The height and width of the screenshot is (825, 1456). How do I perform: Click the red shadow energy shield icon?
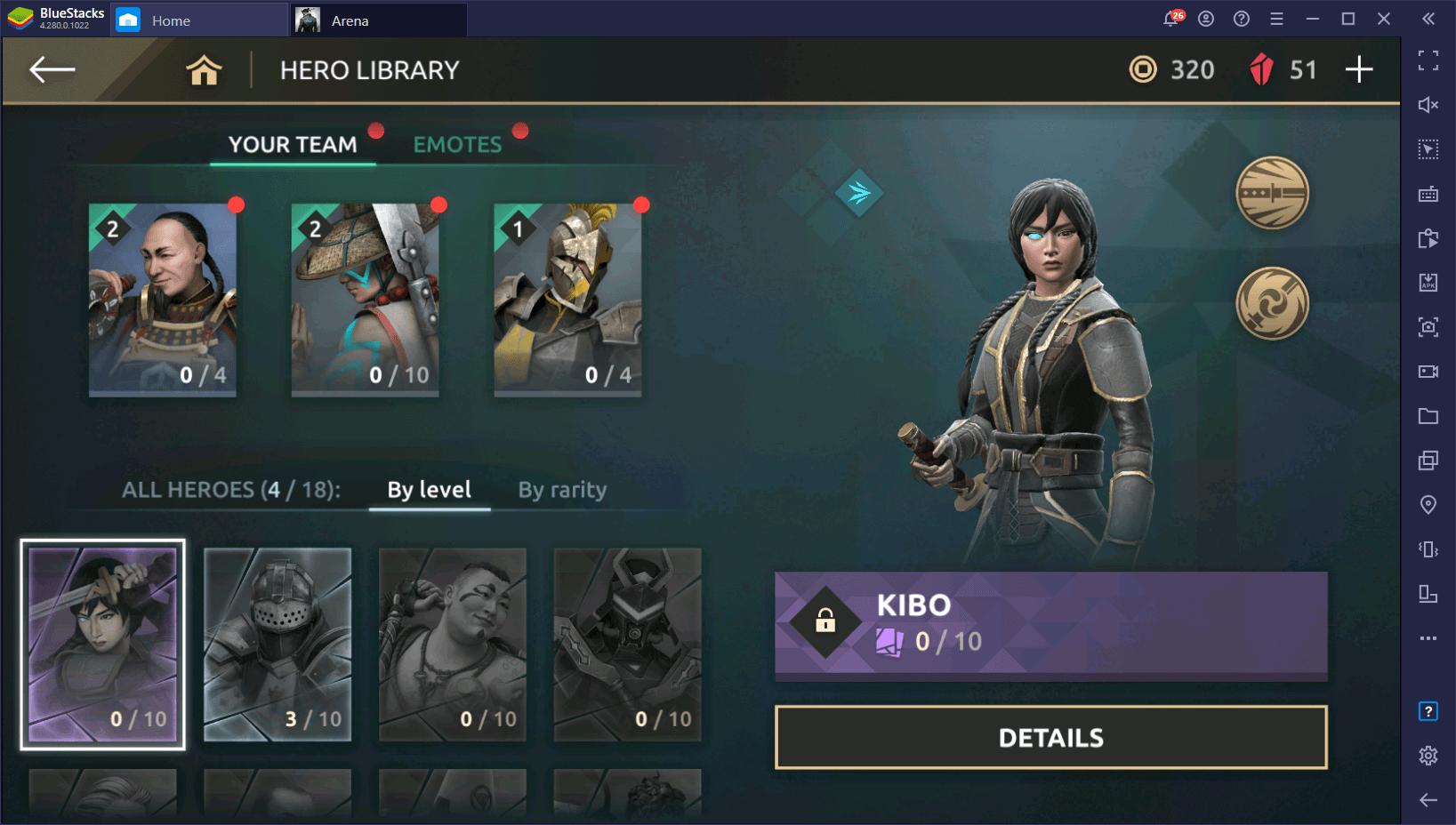point(1262,69)
